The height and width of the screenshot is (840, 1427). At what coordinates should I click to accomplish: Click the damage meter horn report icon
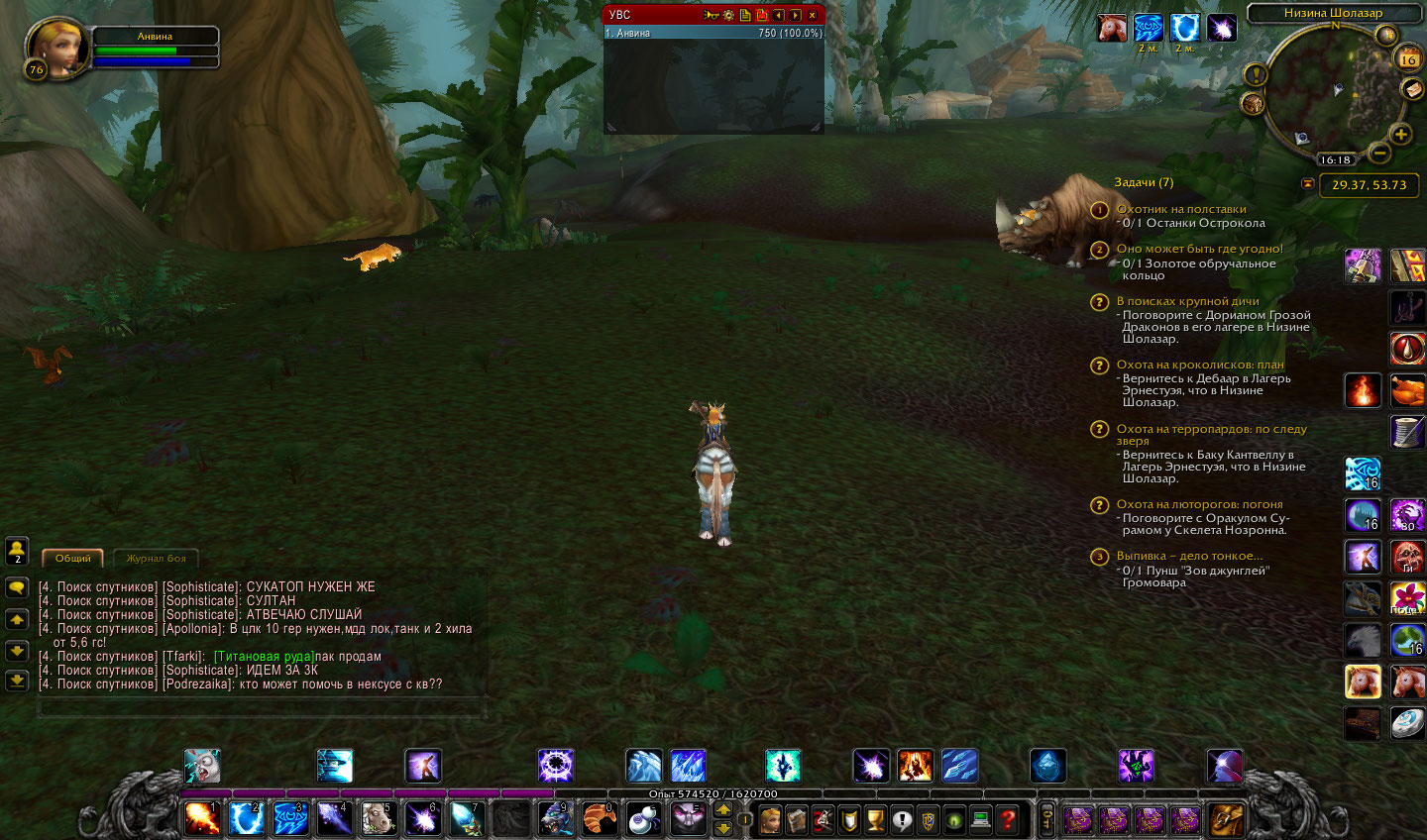coord(711,15)
